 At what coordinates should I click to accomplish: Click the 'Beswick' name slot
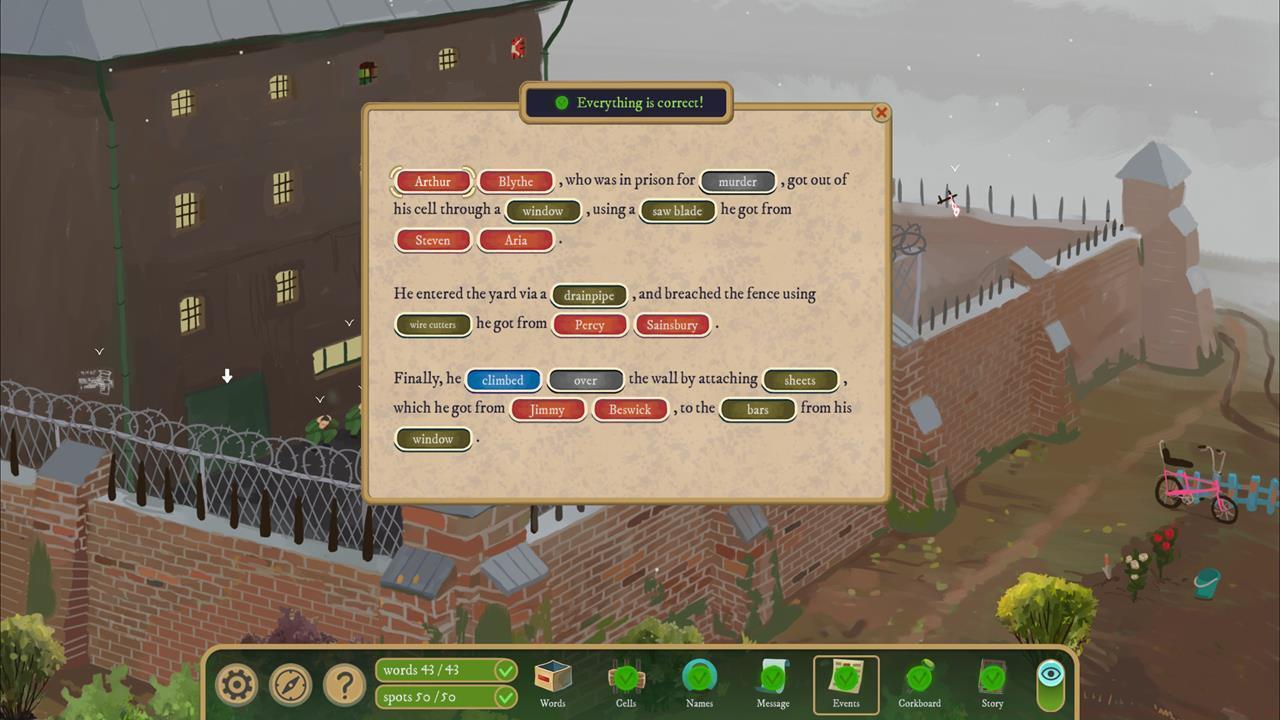tap(630, 410)
